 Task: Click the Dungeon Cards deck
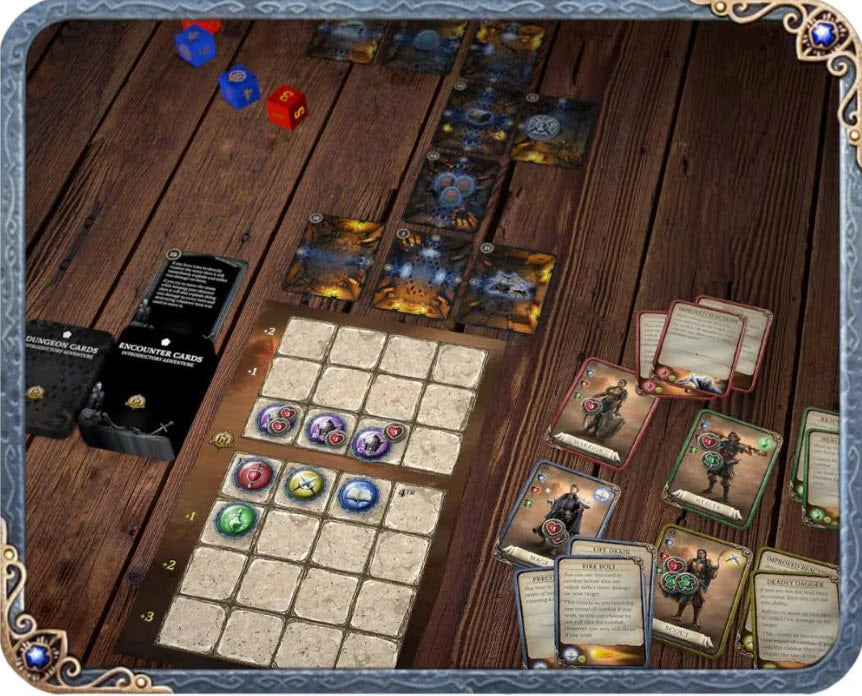[x=66, y=376]
